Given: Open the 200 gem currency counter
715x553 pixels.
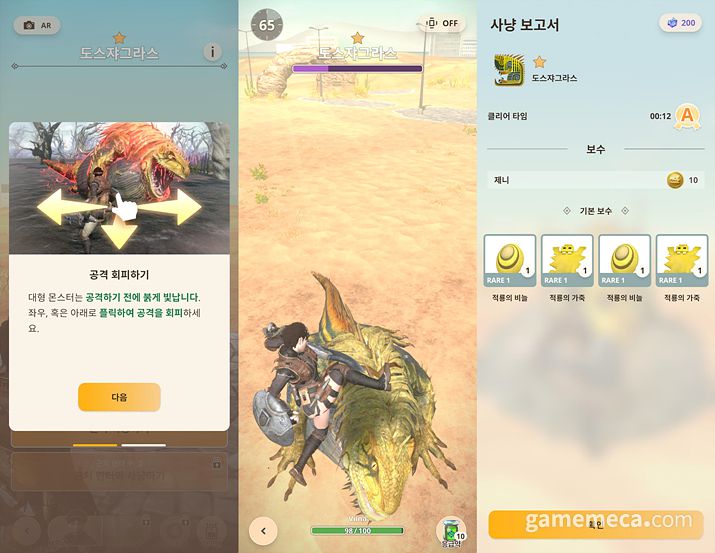Looking at the screenshot, I should pos(680,24).
